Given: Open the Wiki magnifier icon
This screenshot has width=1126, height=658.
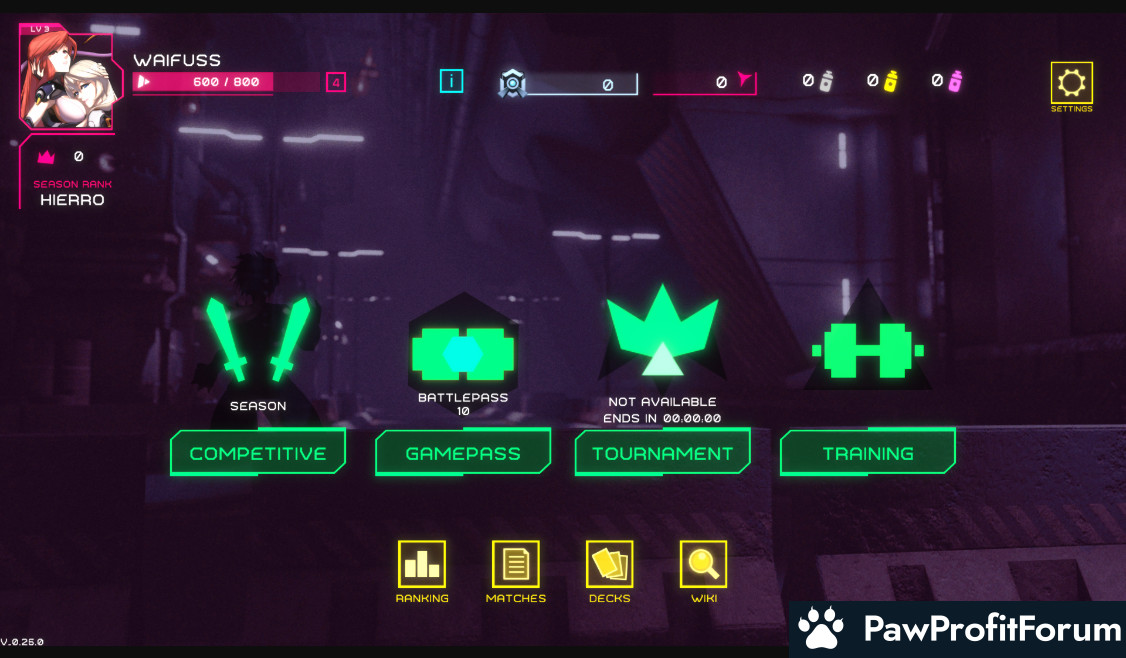Looking at the screenshot, I should (x=704, y=564).
